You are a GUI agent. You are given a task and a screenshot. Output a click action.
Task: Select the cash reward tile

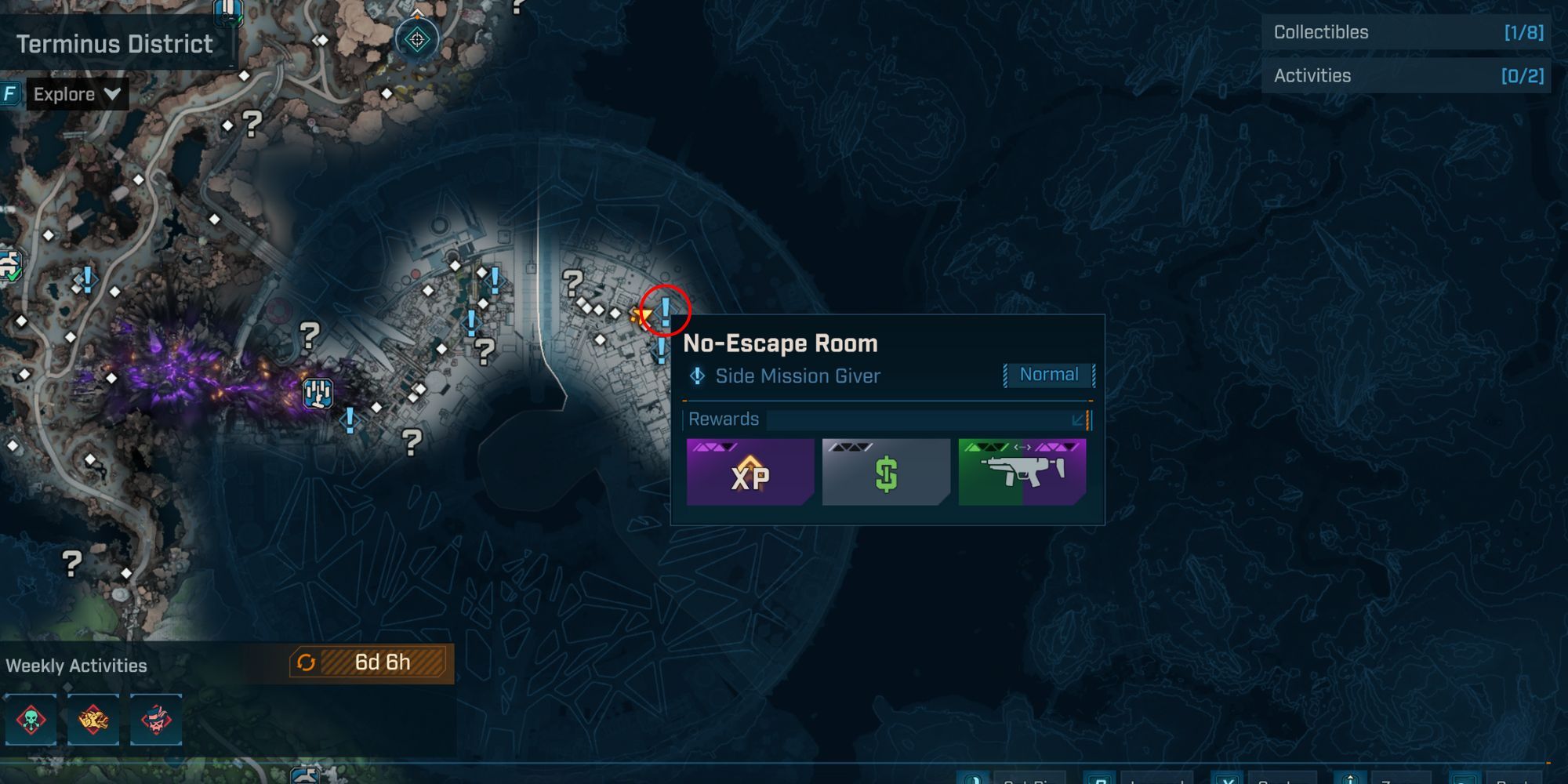(886, 472)
